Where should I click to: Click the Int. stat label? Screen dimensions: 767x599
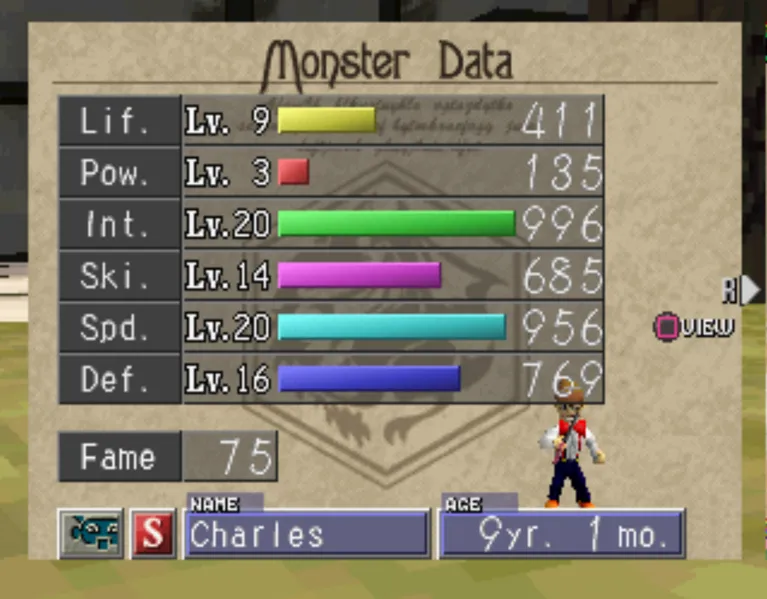point(119,225)
